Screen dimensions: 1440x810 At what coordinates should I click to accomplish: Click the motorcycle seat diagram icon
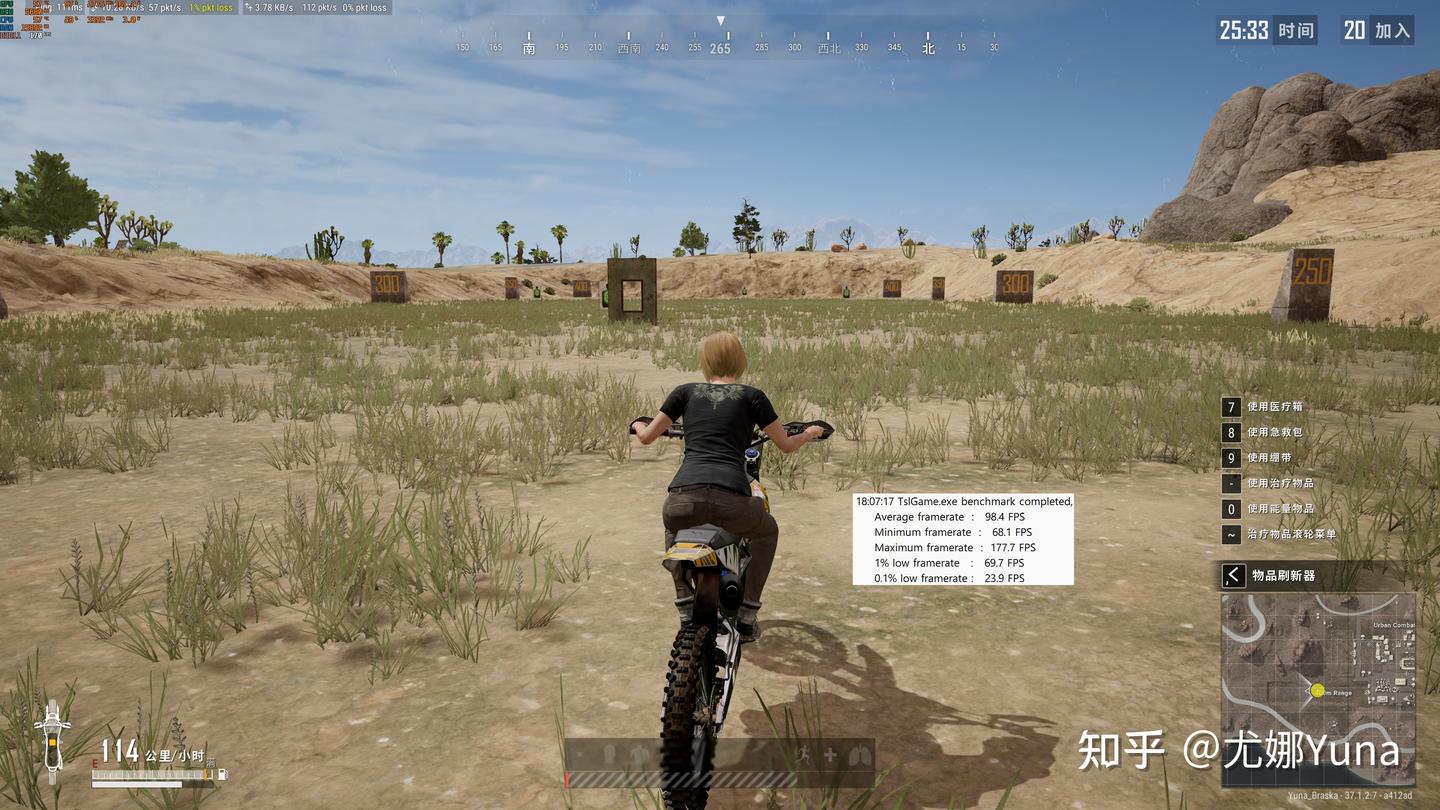52,740
